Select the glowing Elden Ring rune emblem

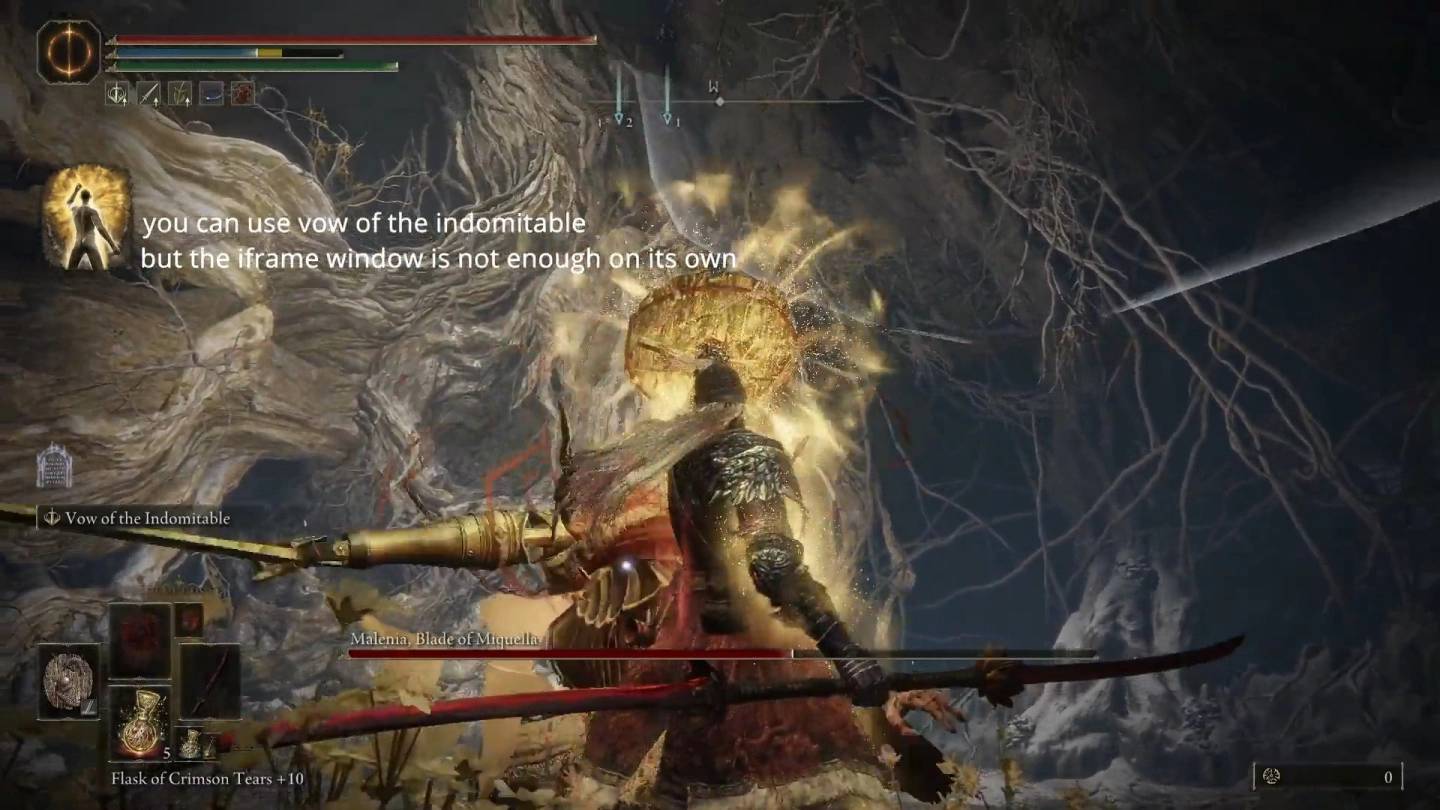click(69, 51)
